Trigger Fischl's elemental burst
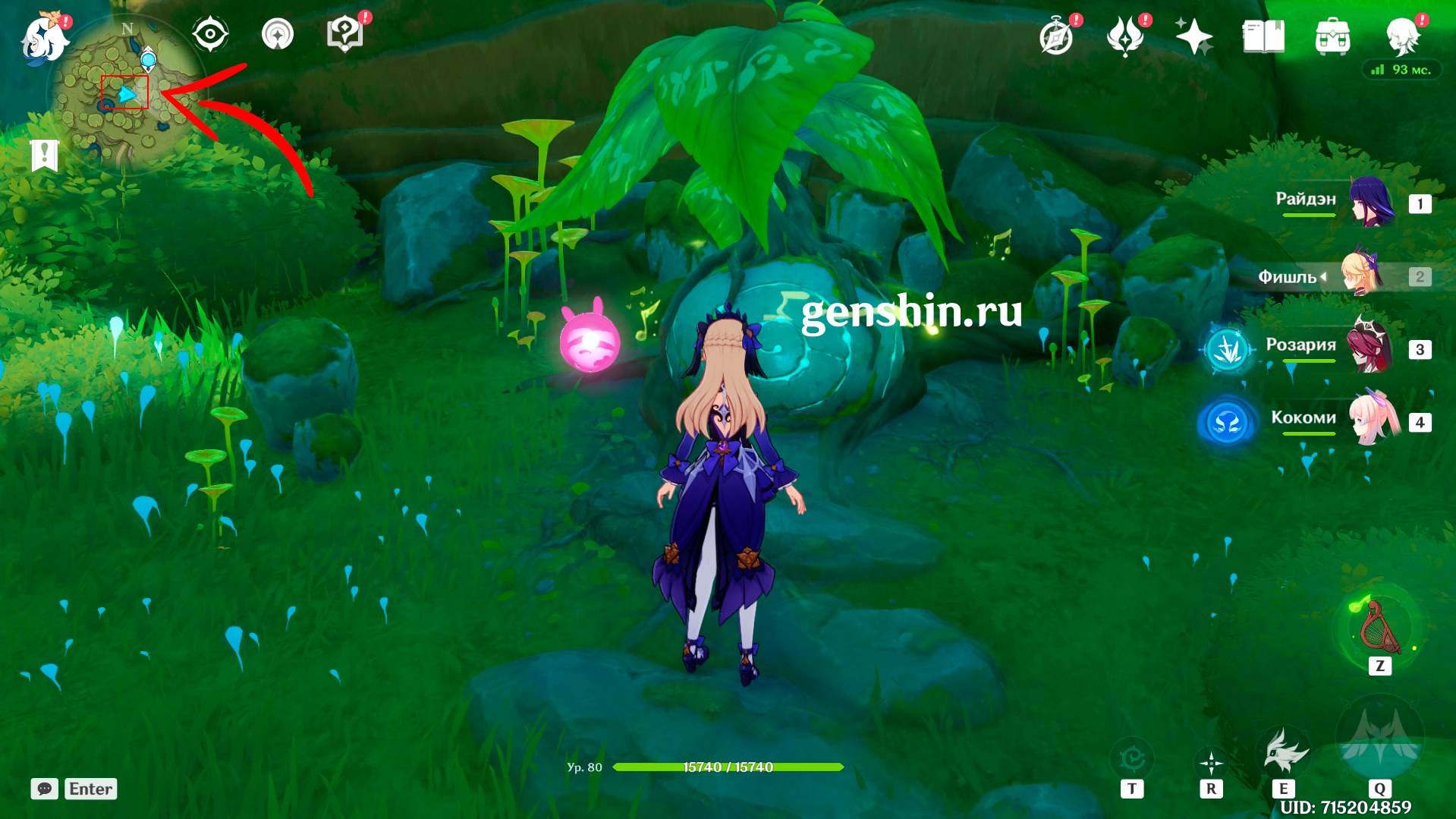 (x=1379, y=741)
